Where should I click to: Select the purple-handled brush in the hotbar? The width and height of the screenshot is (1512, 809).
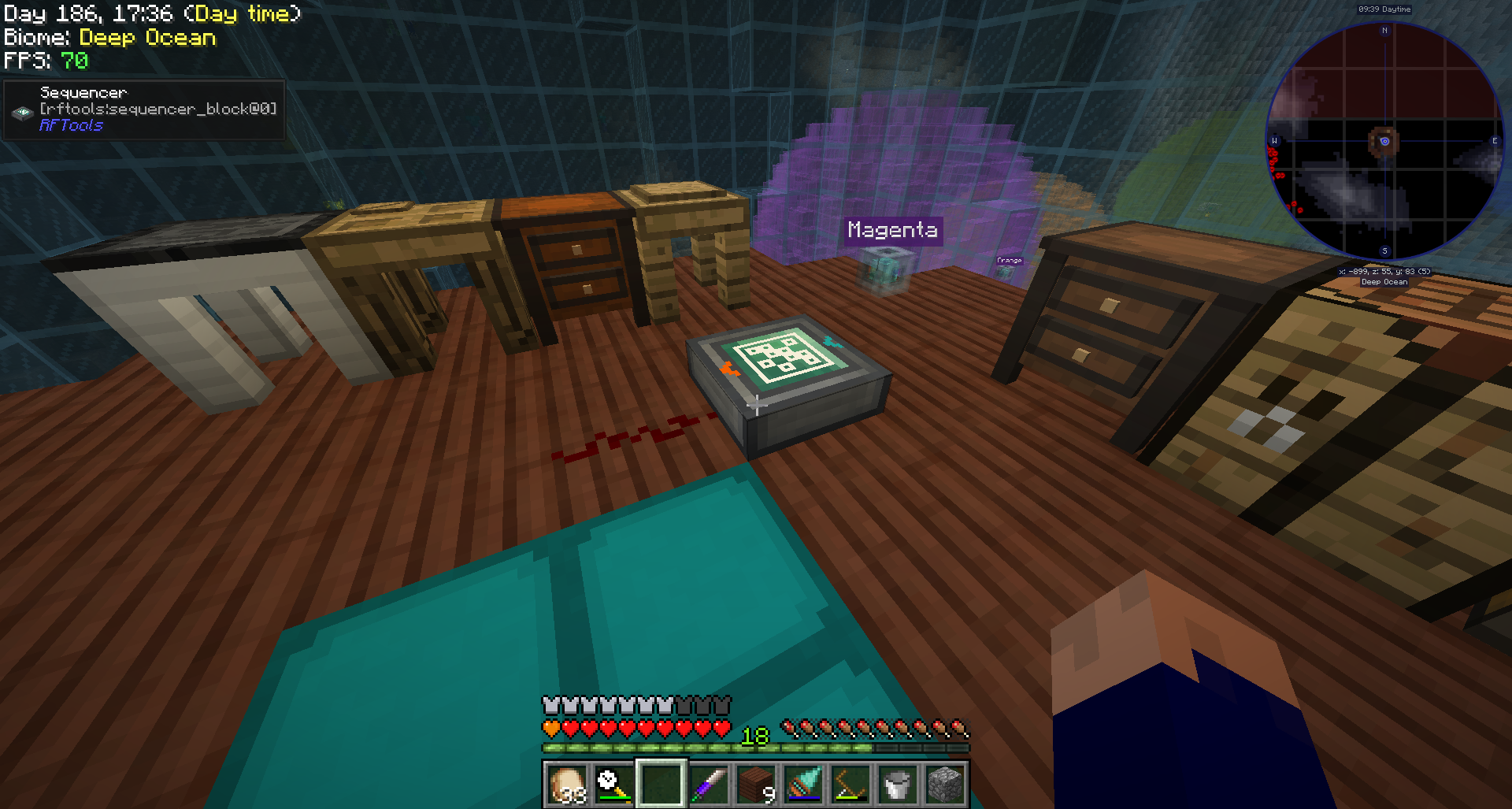pyautogui.click(x=707, y=784)
